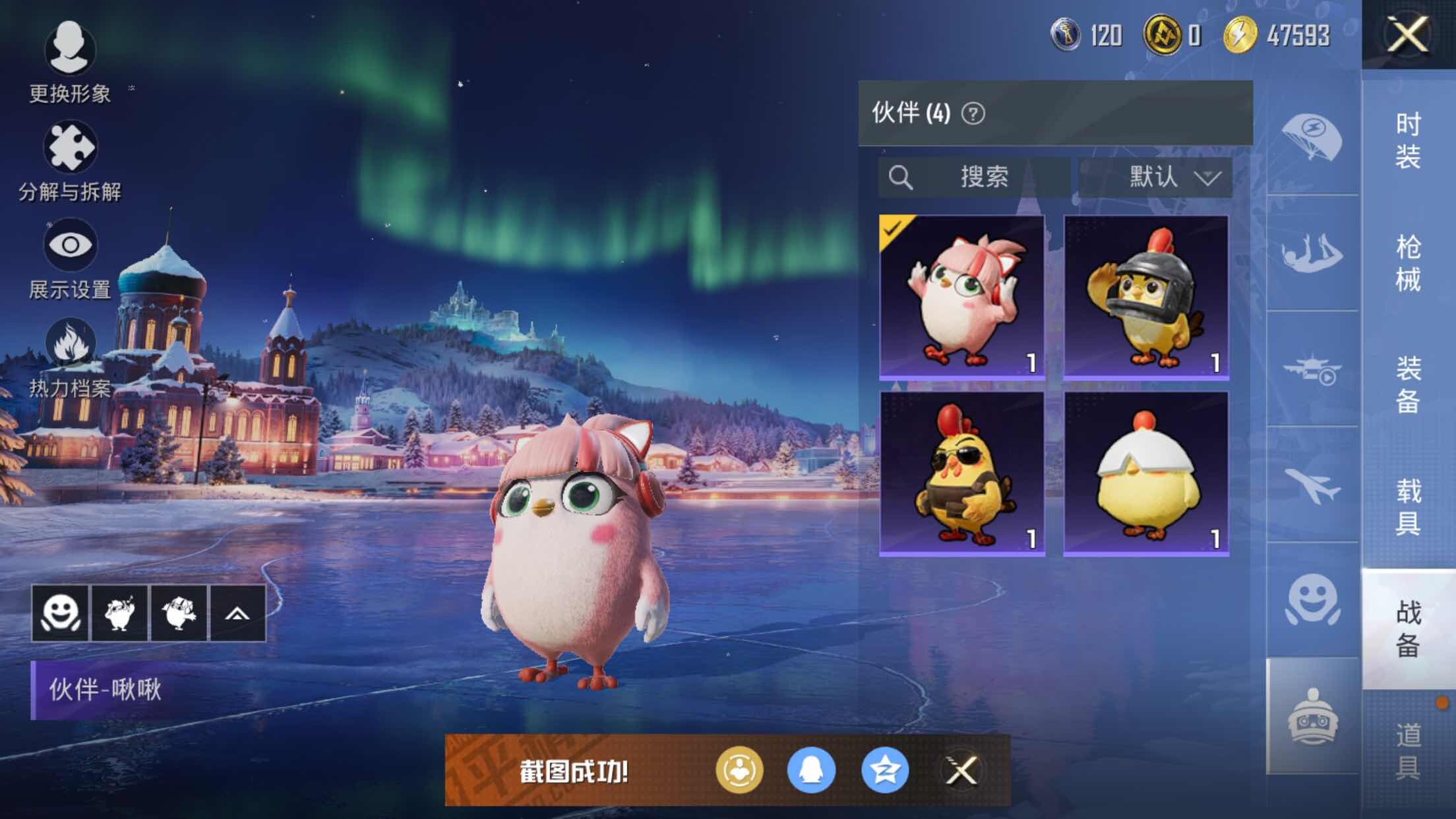This screenshot has height=819, width=1456.
Task: Select the parachute subcategory icon
Action: click(x=1312, y=138)
